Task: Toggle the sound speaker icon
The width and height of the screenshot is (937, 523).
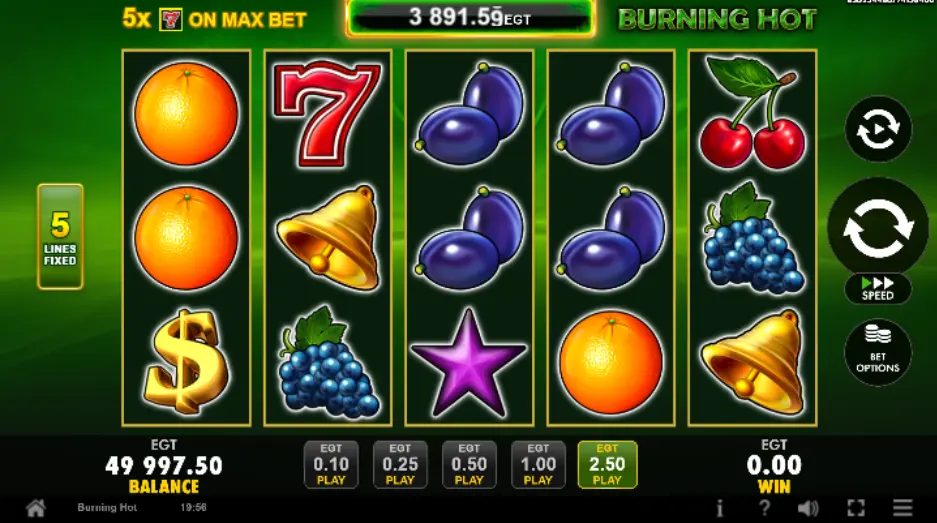Action: coord(808,508)
